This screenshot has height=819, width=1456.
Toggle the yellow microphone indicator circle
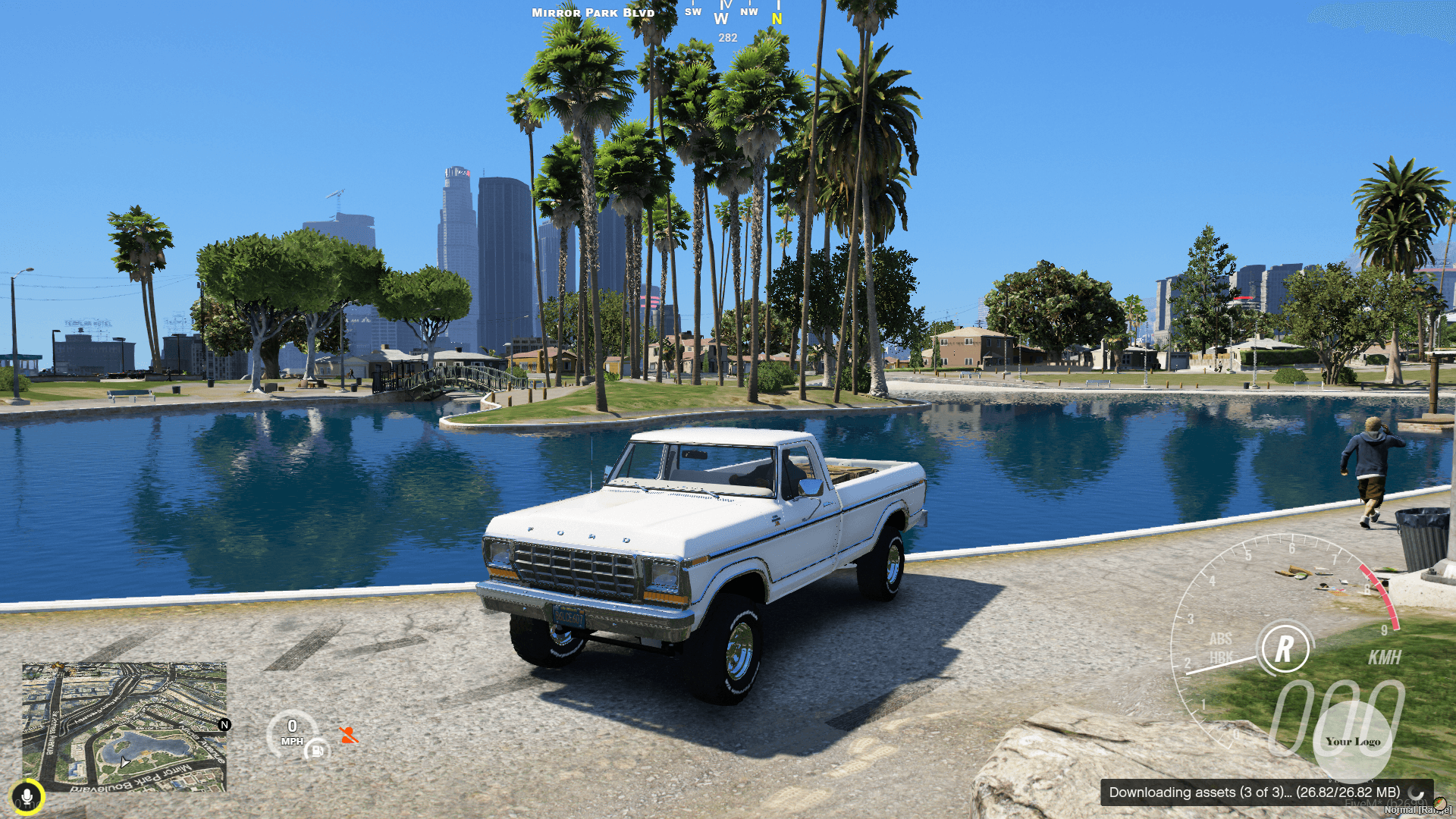tap(28, 795)
